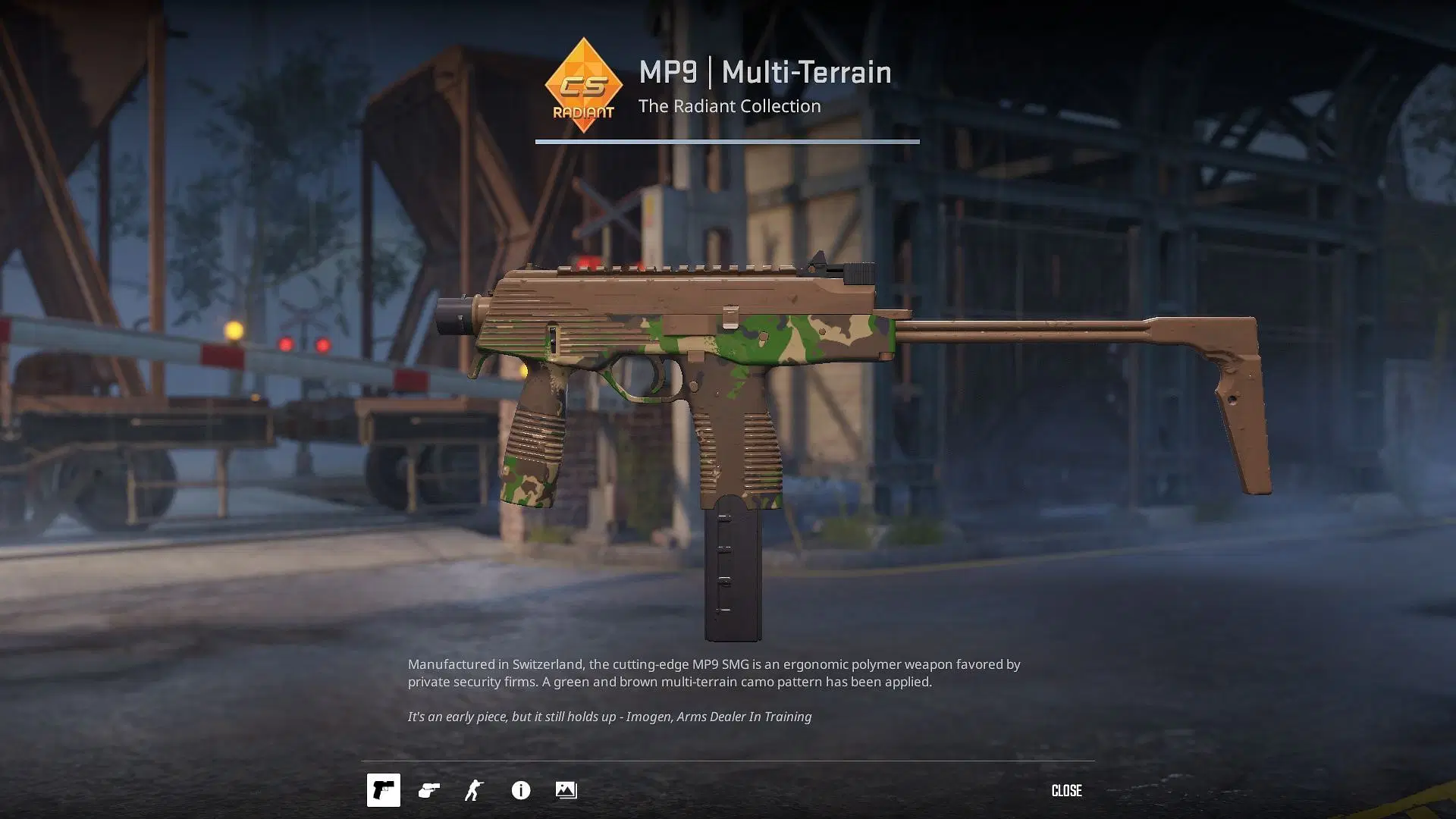Viewport: 1456px width, 819px height.
Task: Close the weapon inspect screen
Action: coord(1066,790)
